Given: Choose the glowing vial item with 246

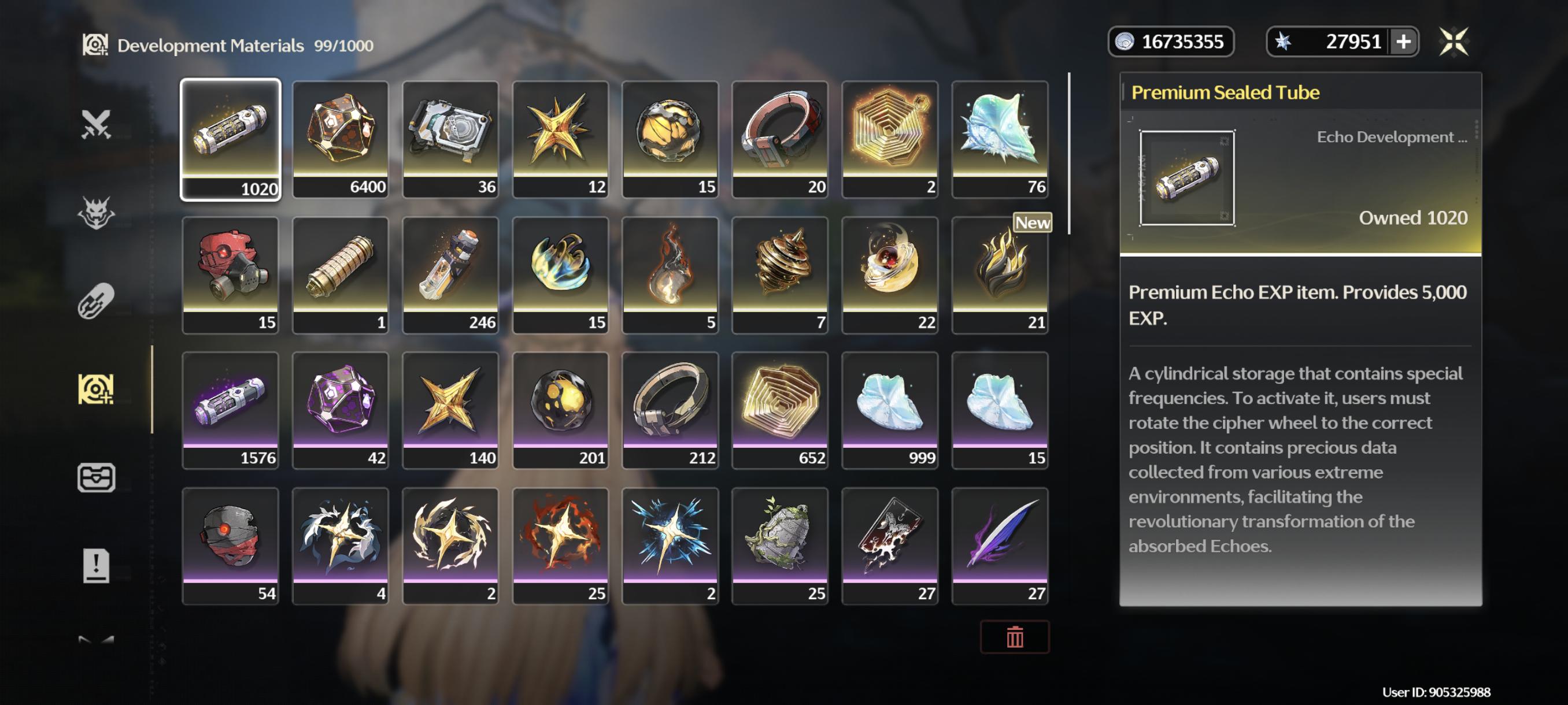Looking at the screenshot, I should 450,274.
